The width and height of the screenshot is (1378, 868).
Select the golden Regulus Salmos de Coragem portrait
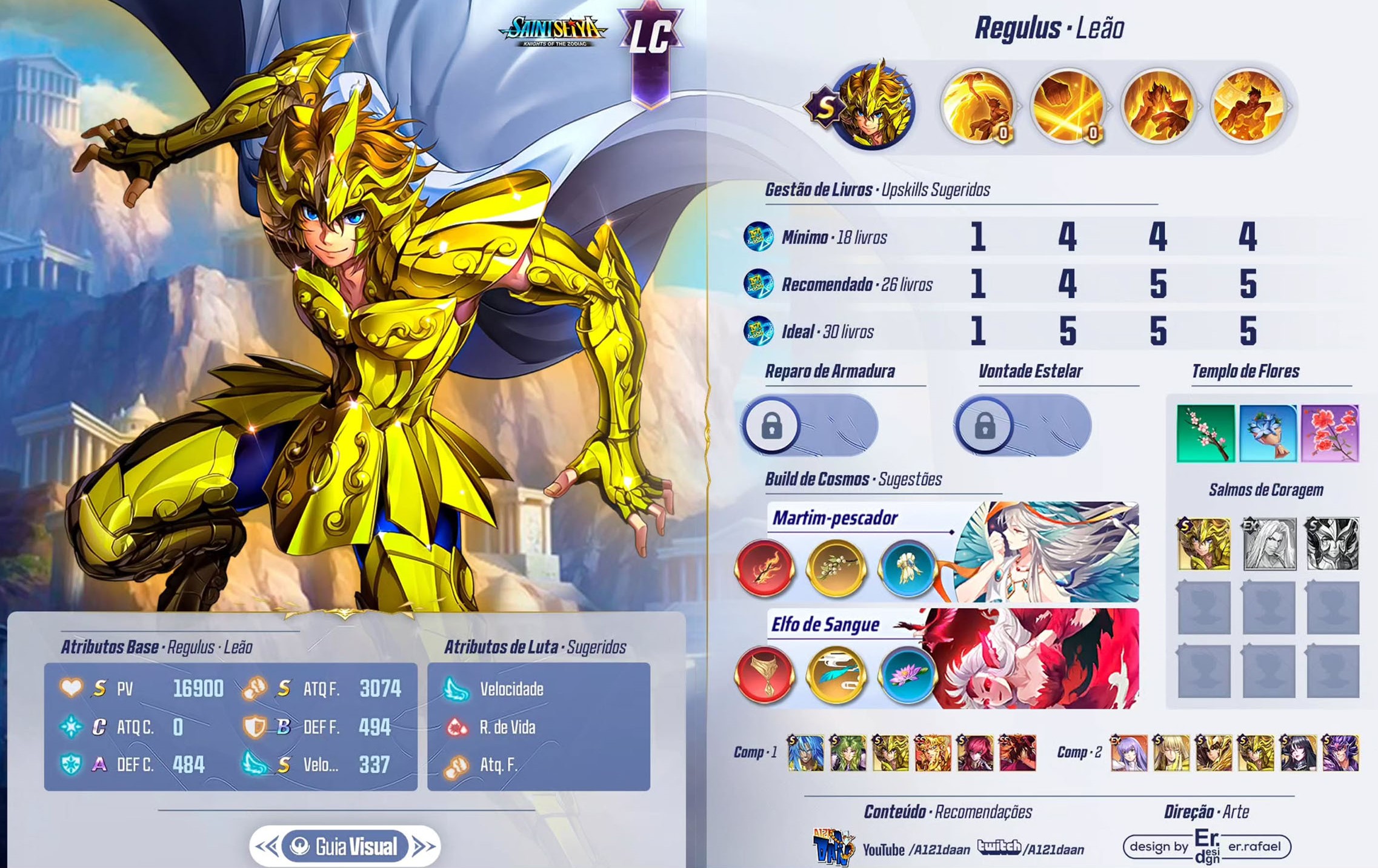tap(1203, 544)
